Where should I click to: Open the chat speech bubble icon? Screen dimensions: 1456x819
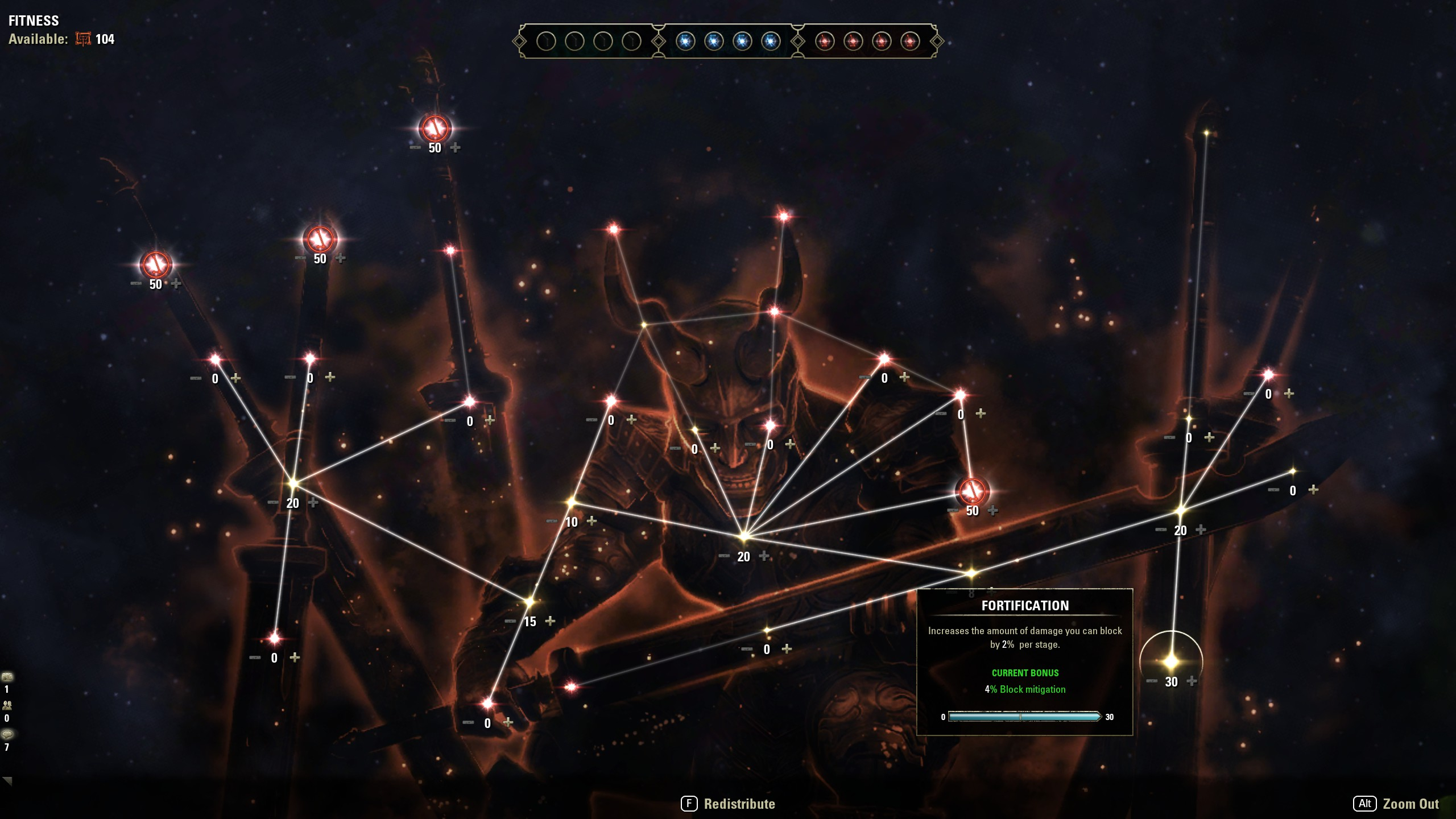[7, 734]
